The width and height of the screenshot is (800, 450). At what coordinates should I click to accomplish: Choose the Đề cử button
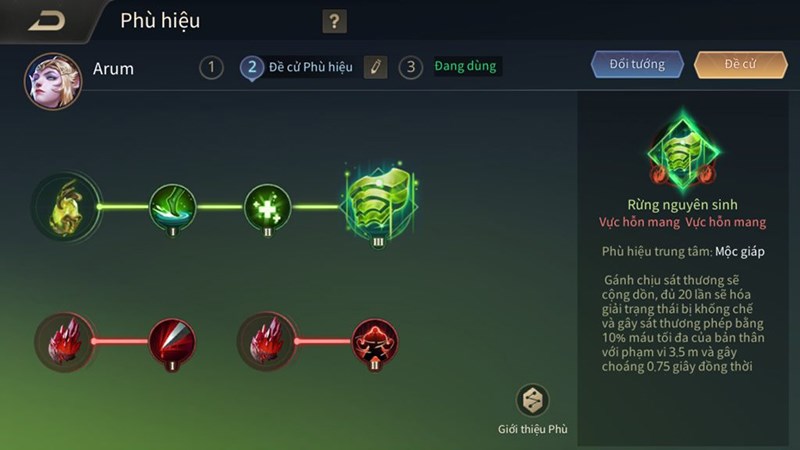point(740,65)
